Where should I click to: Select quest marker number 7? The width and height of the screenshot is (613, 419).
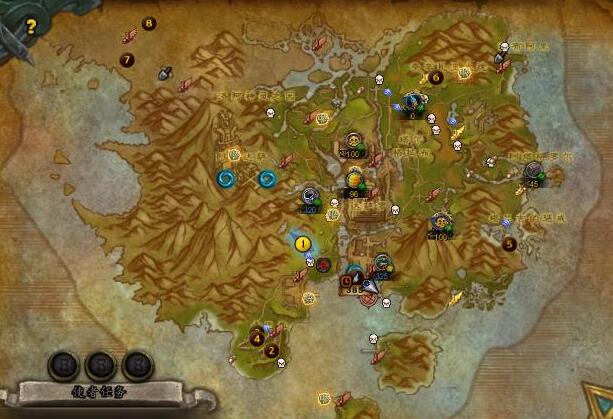point(127,60)
